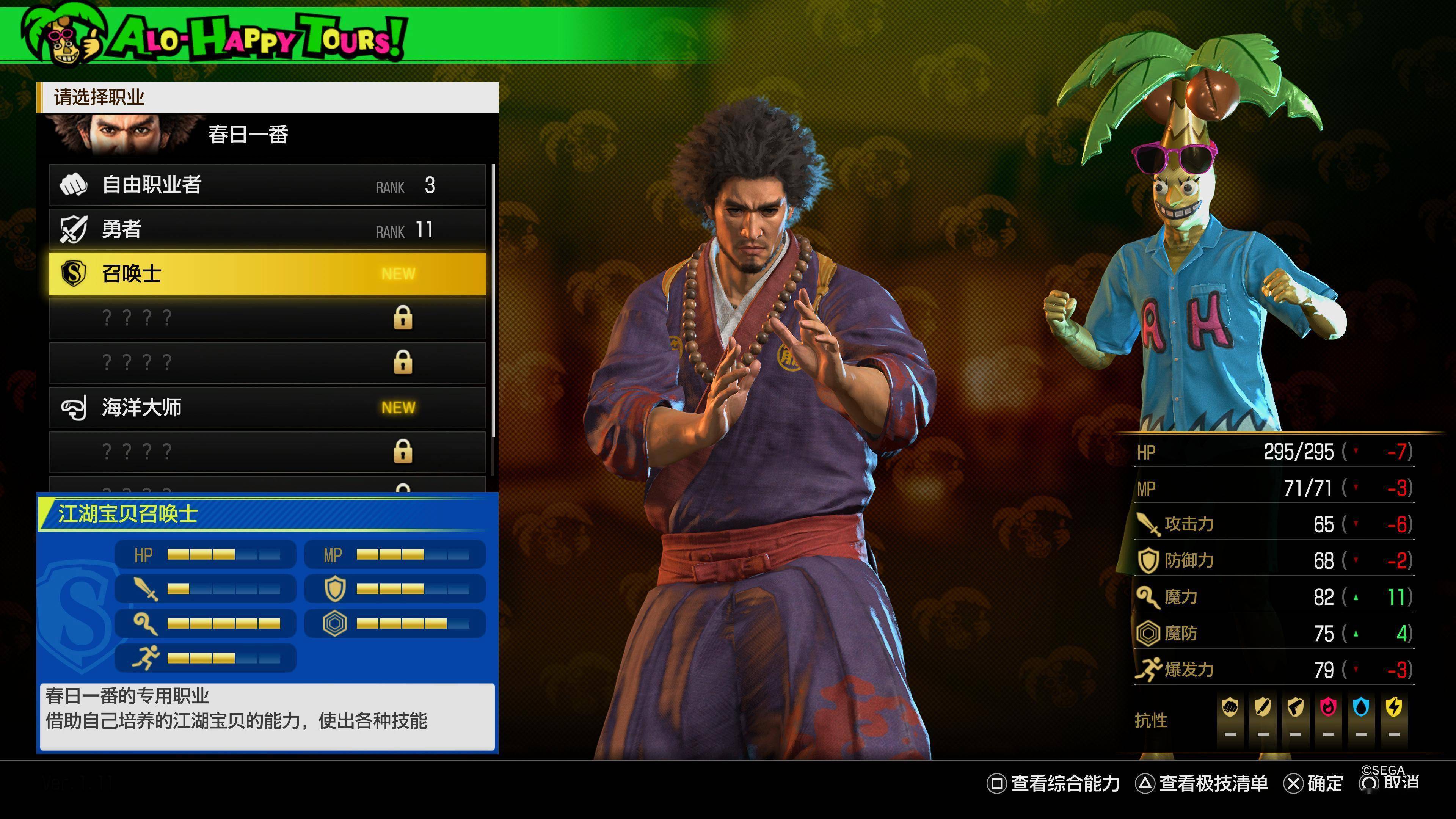The image size is (1456, 819).
Task: Select the 自由职业者 job entry
Action: [267, 185]
